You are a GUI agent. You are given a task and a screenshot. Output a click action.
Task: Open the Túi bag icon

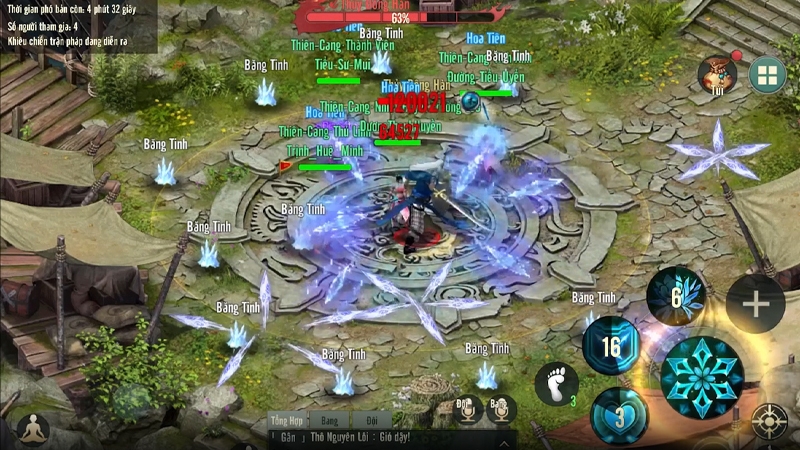718,75
